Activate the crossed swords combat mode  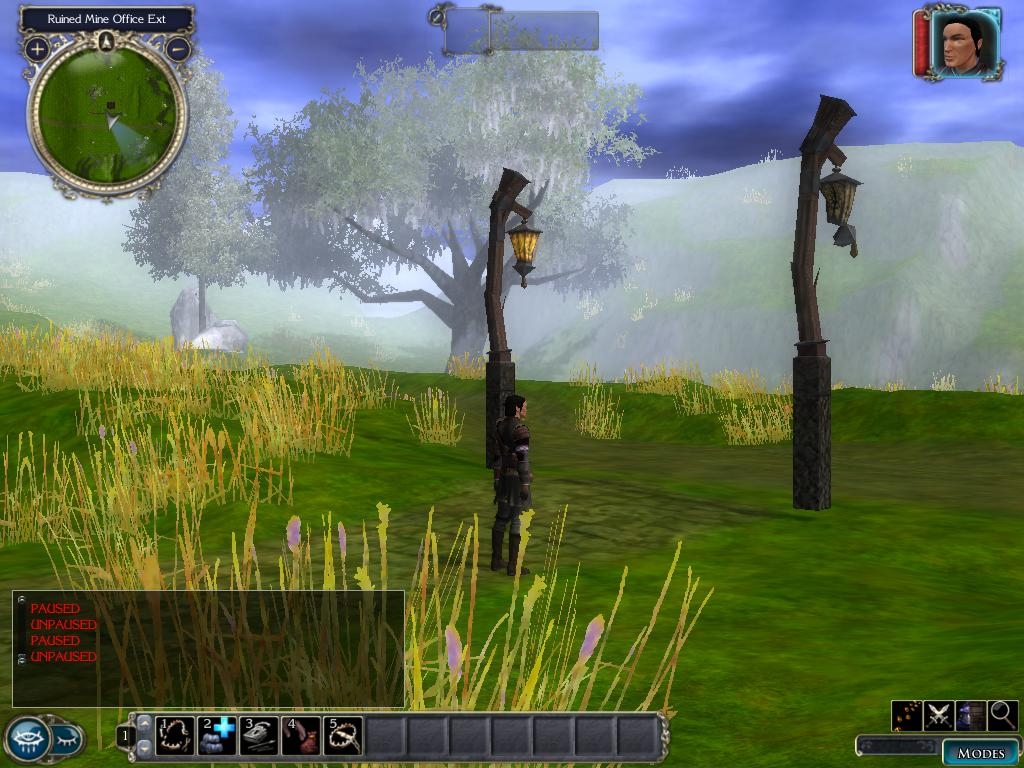[939, 715]
